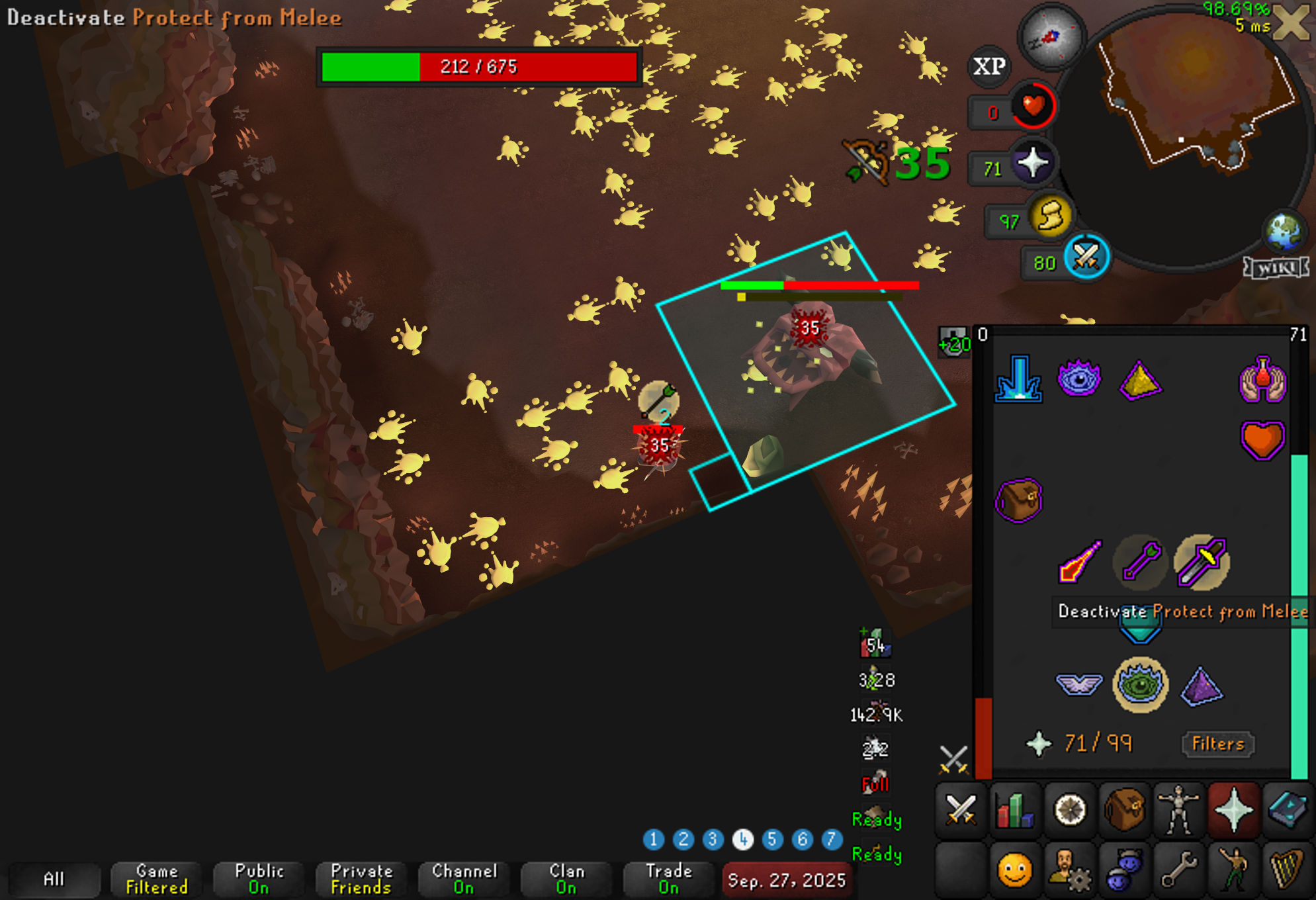Image resolution: width=1316 pixels, height=900 pixels.
Task: Activate the Protect from Magic prayer
Action: 1079,562
